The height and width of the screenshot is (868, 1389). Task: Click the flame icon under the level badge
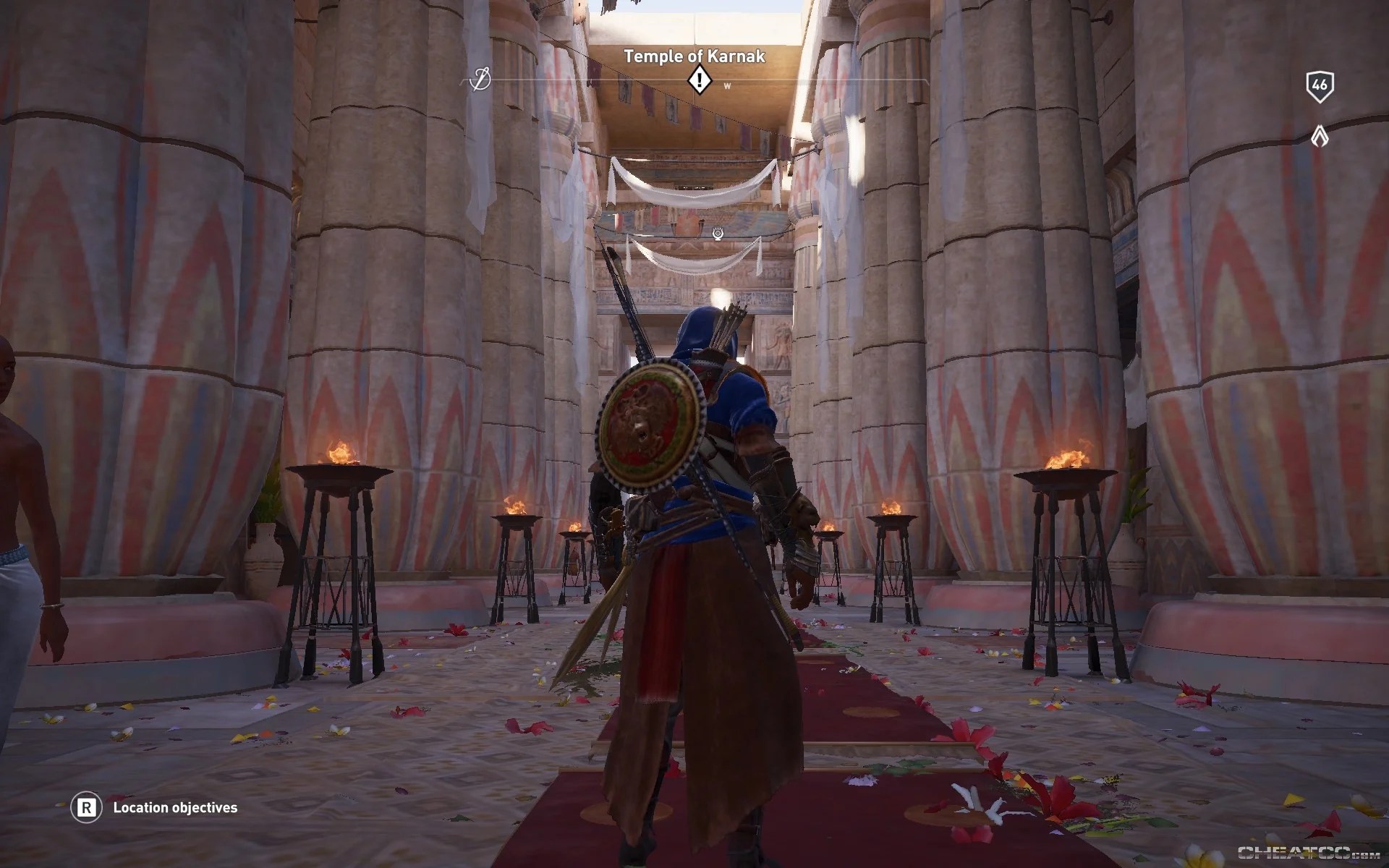point(1320,135)
